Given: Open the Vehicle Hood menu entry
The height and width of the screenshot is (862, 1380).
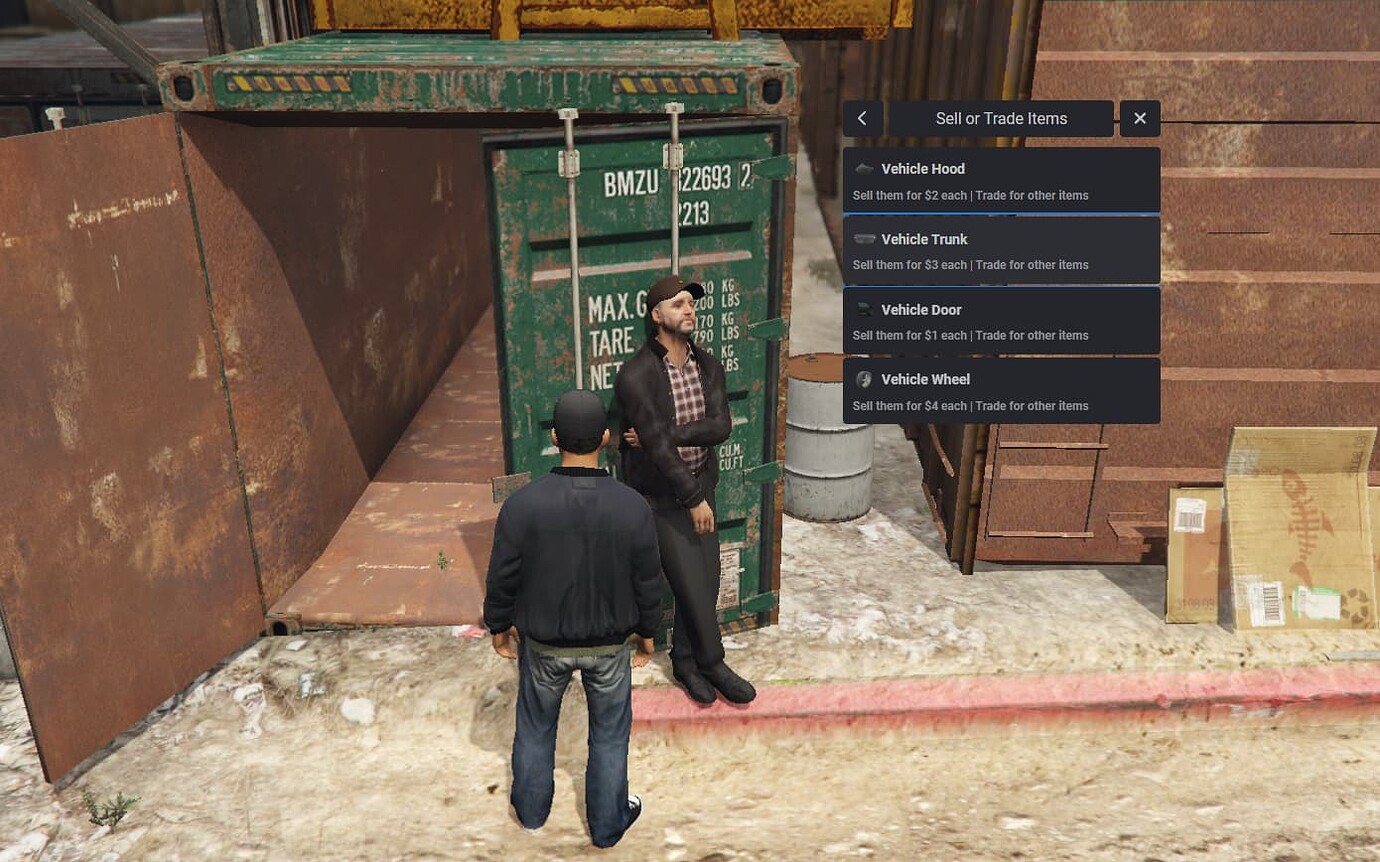Looking at the screenshot, I should pyautogui.click(x=1002, y=179).
